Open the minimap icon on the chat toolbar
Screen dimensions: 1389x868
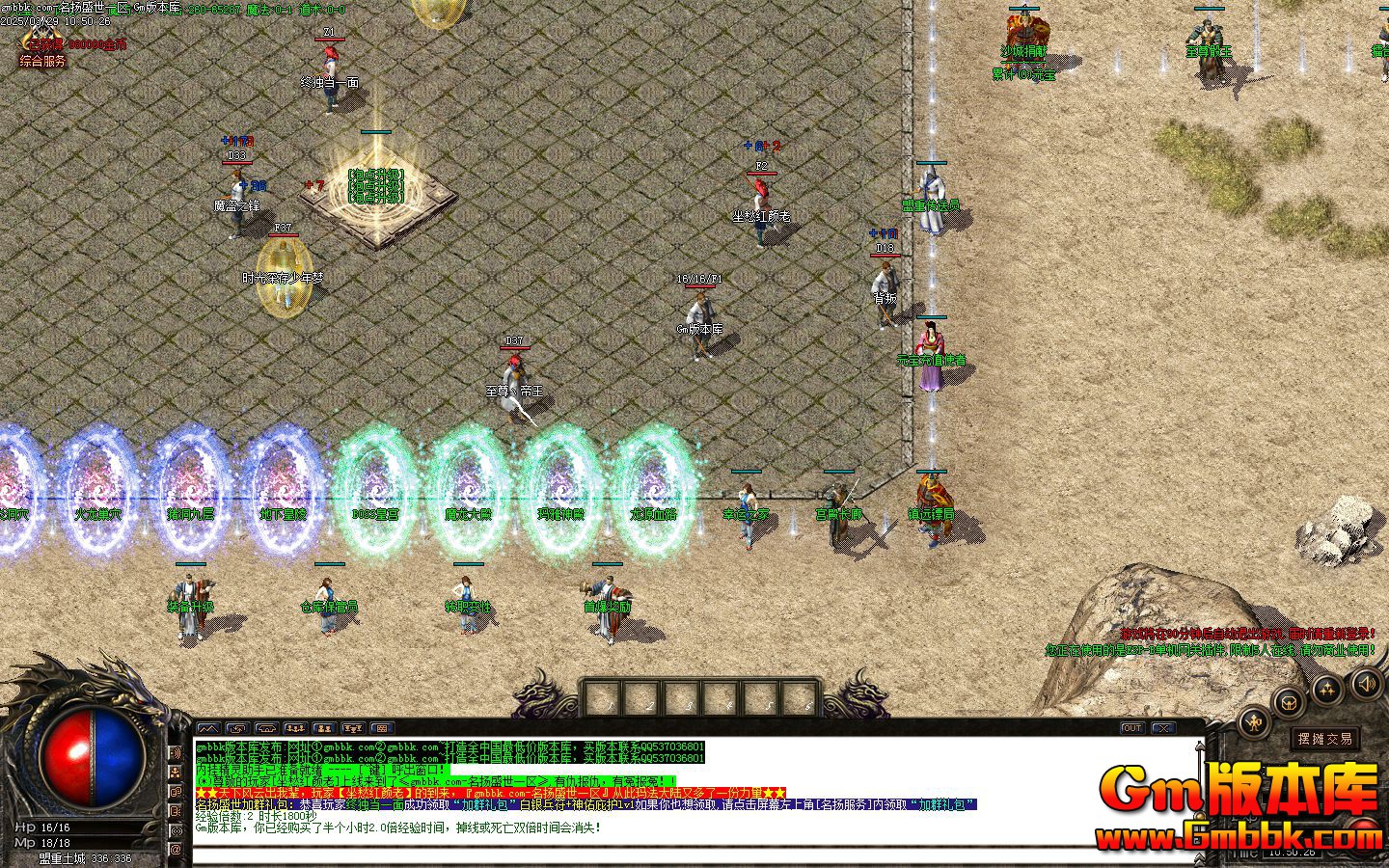tap(209, 728)
